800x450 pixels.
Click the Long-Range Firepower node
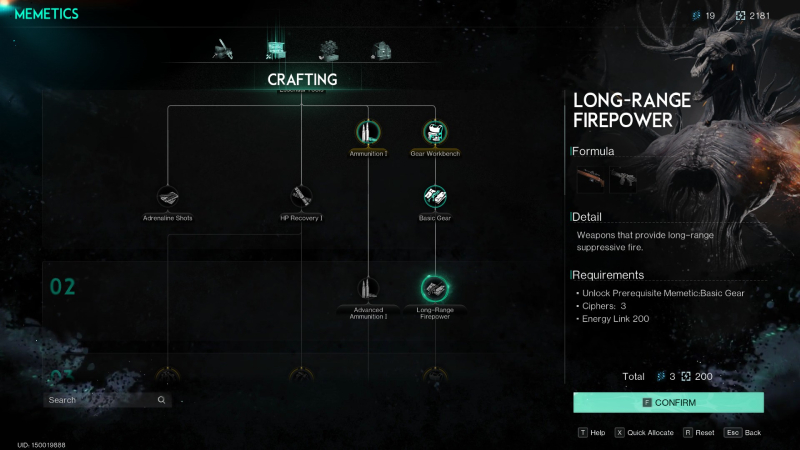pyautogui.click(x=434, y=289)
